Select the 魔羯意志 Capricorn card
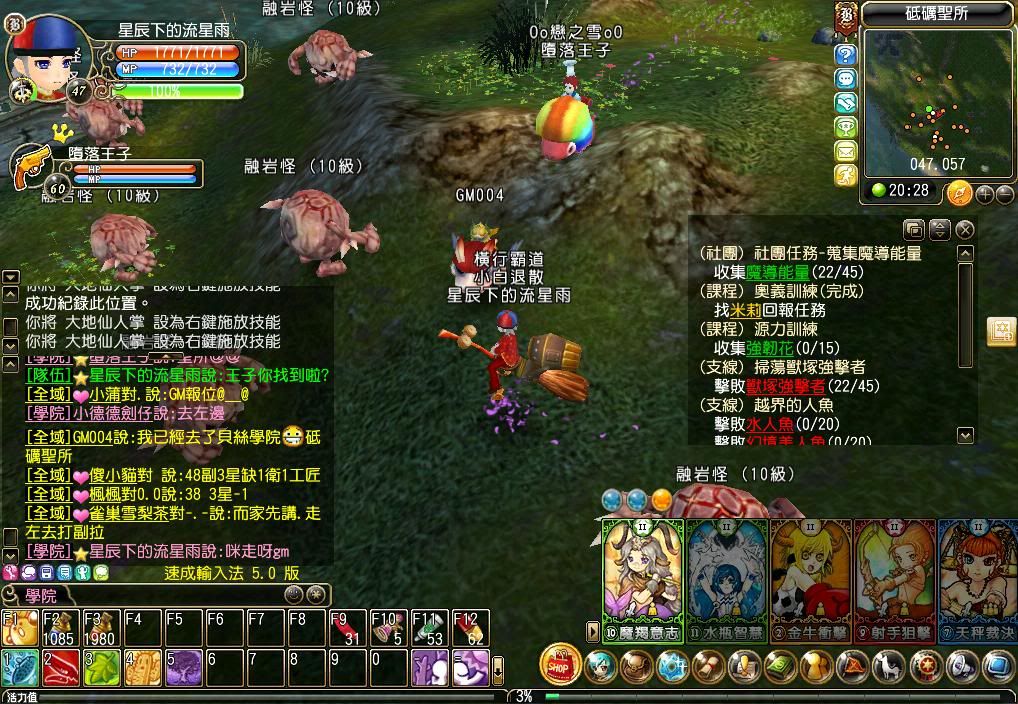 tap(642, 578)
